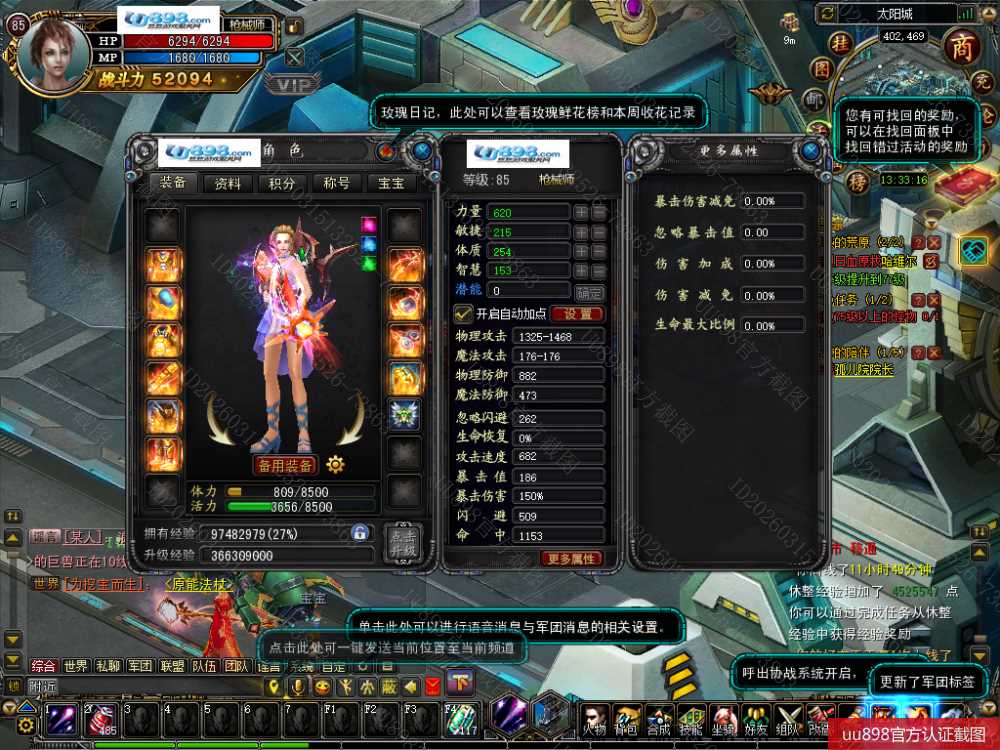Toggle the 开启自动加点 checkbox
The height and width of the screenshot is (750, 1000).
[x=462, y=314]
